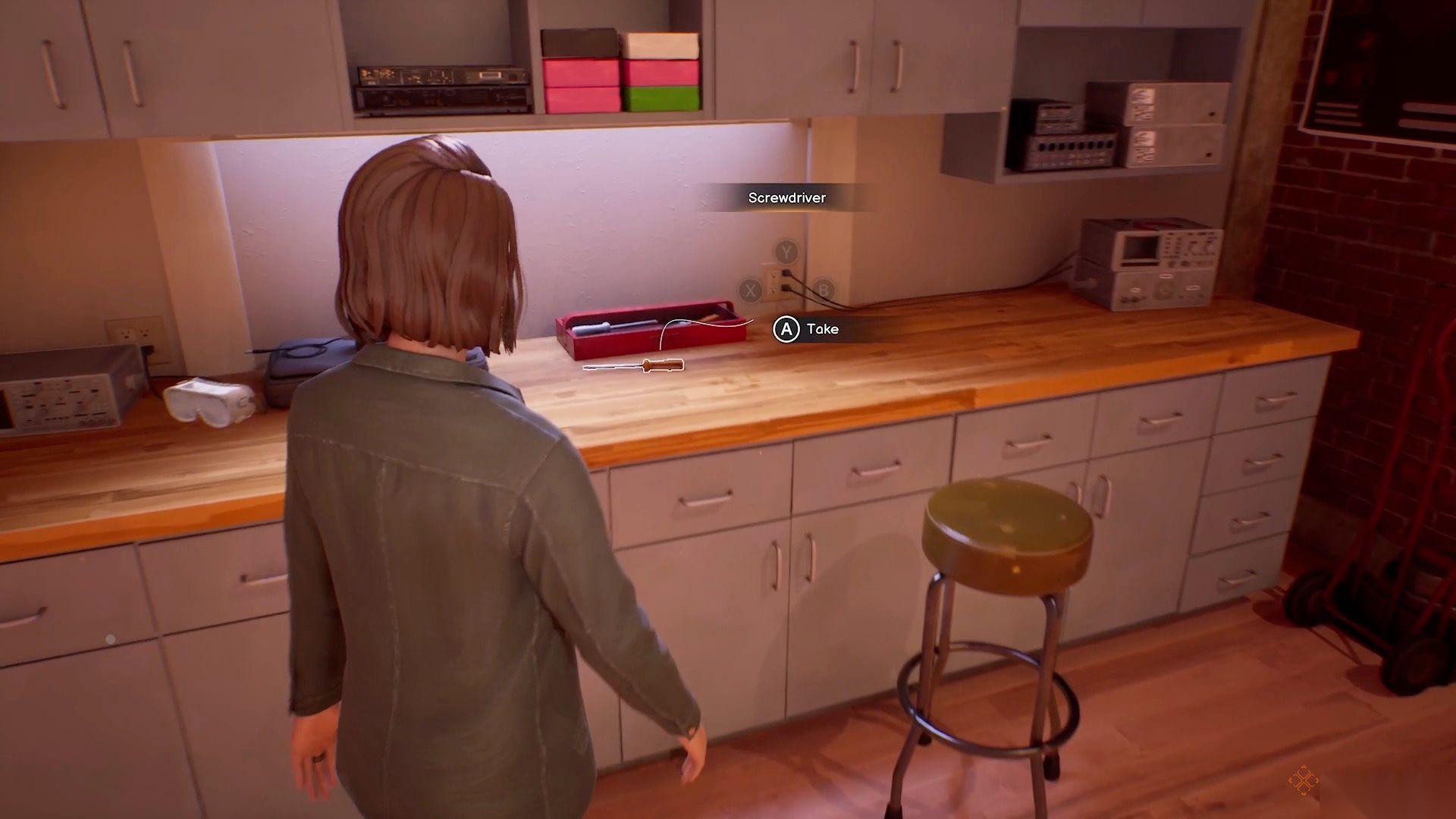Select the white-outlined screwdriver on the workbench

click(634, 366)
